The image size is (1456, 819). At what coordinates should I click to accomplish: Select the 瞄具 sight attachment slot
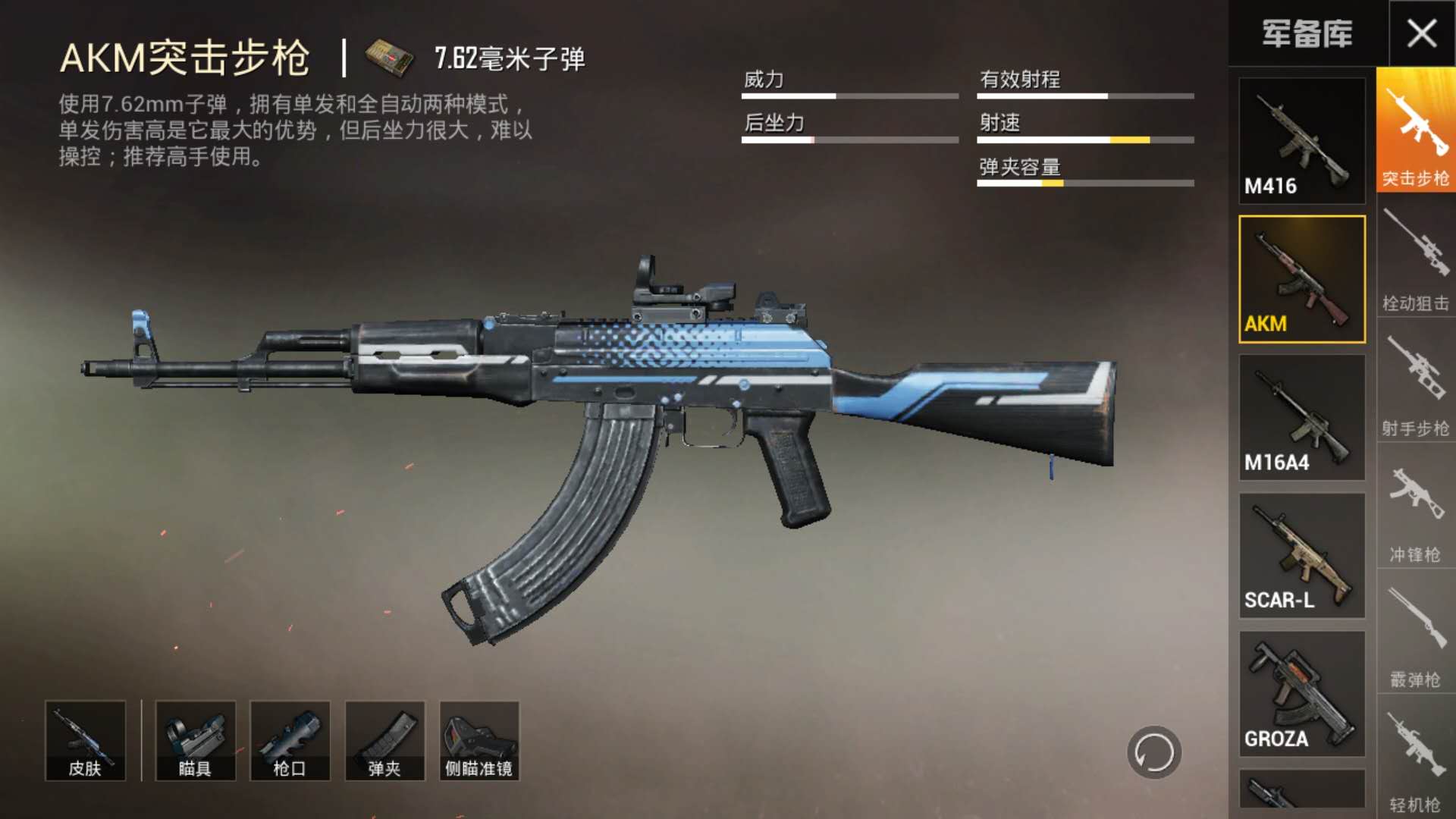click(x=195, y=741)
